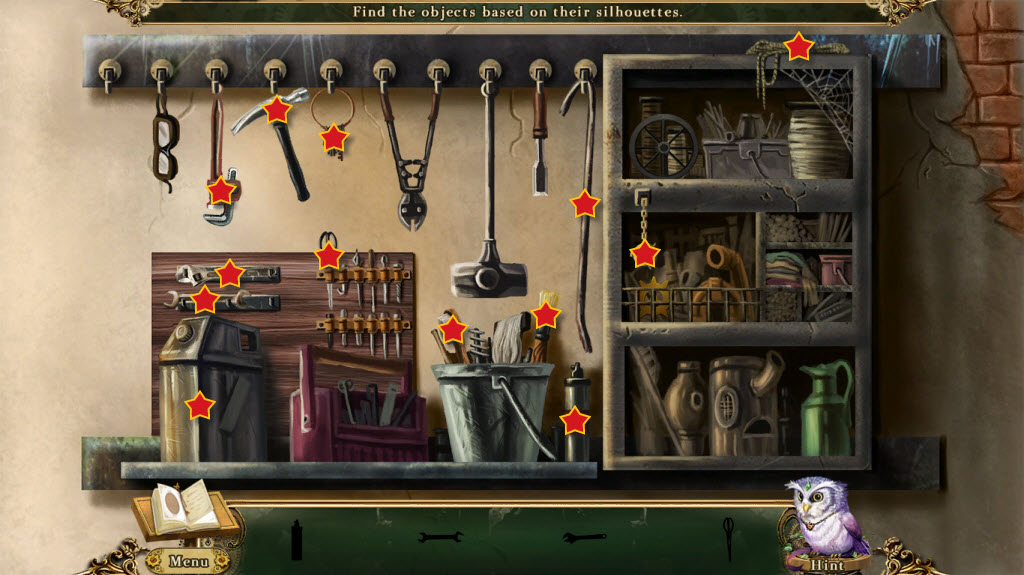The height and width of the screenshot is (575, 1024).
Task: Collect the starred bottle beside the bucket
Action: coord(575,420)
